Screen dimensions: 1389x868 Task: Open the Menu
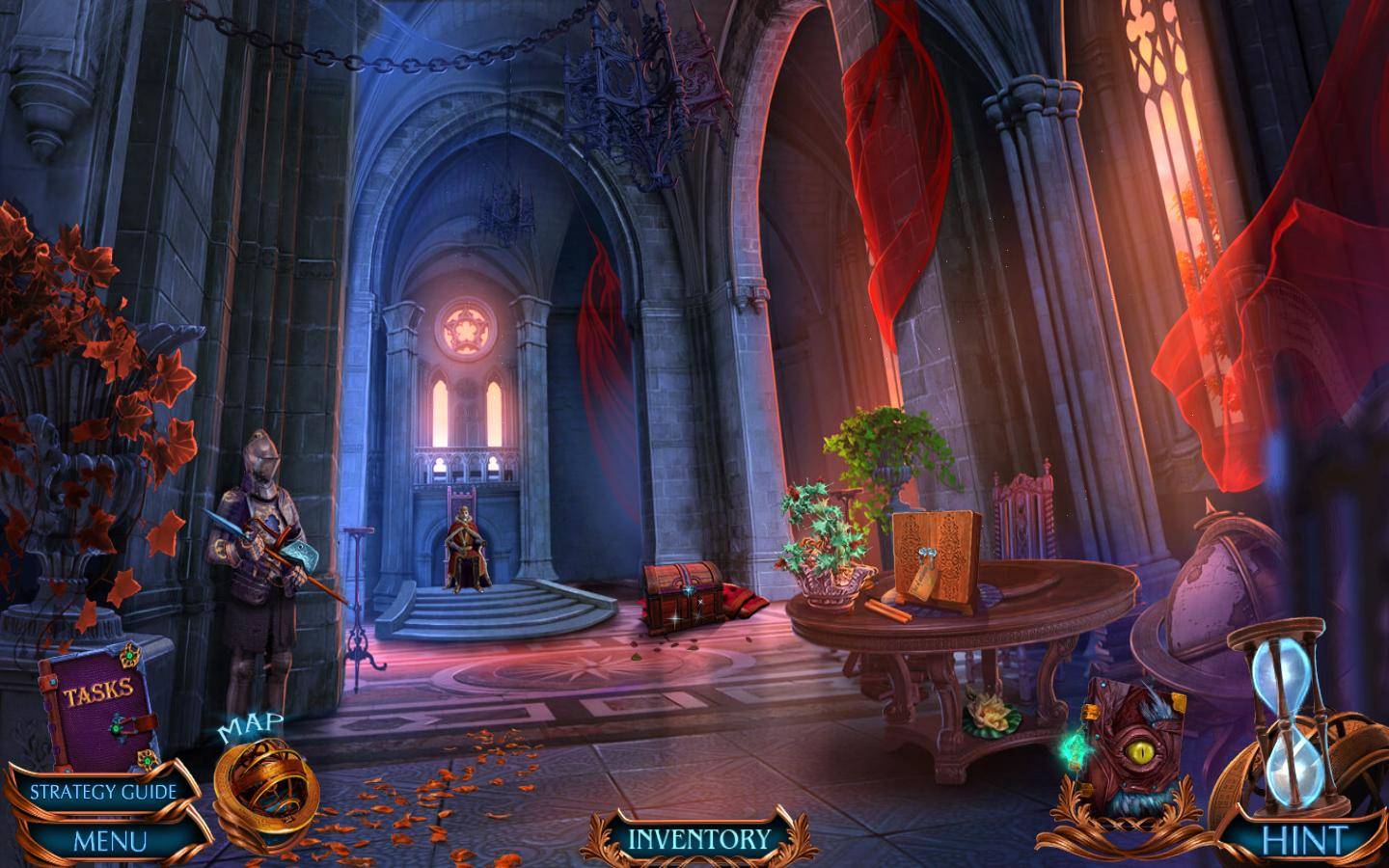pyautogui.click(x=110, y=840)
